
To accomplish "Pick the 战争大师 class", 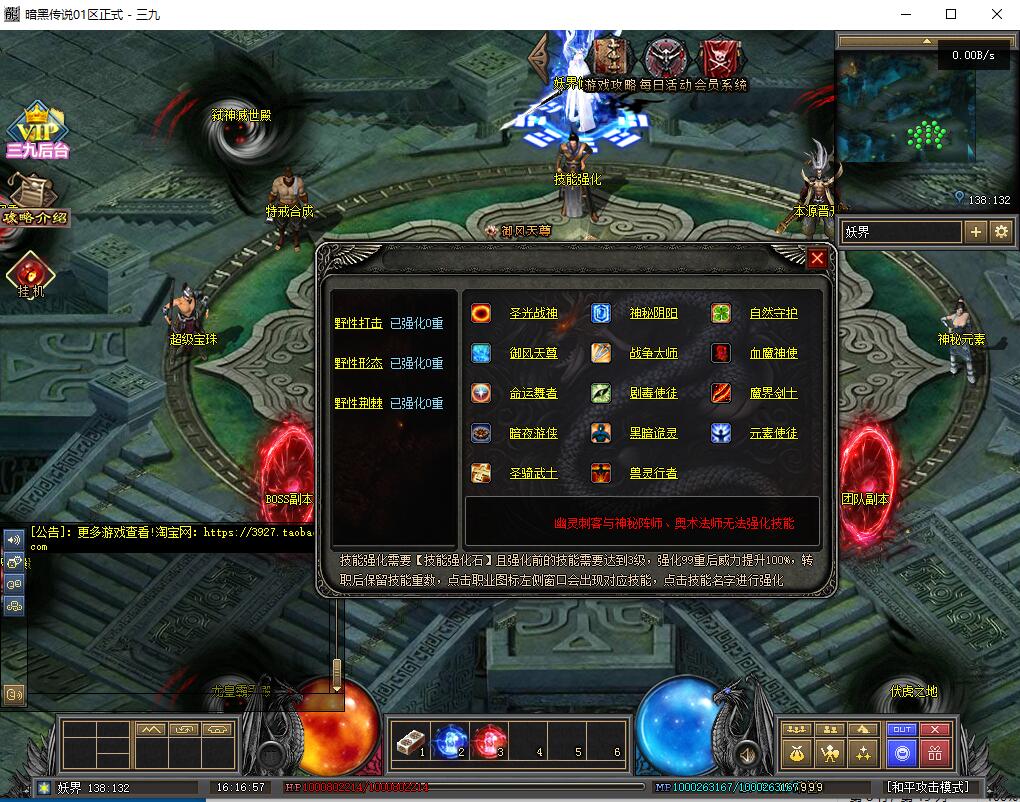I will pyautogui.click(x=653, y=353).
